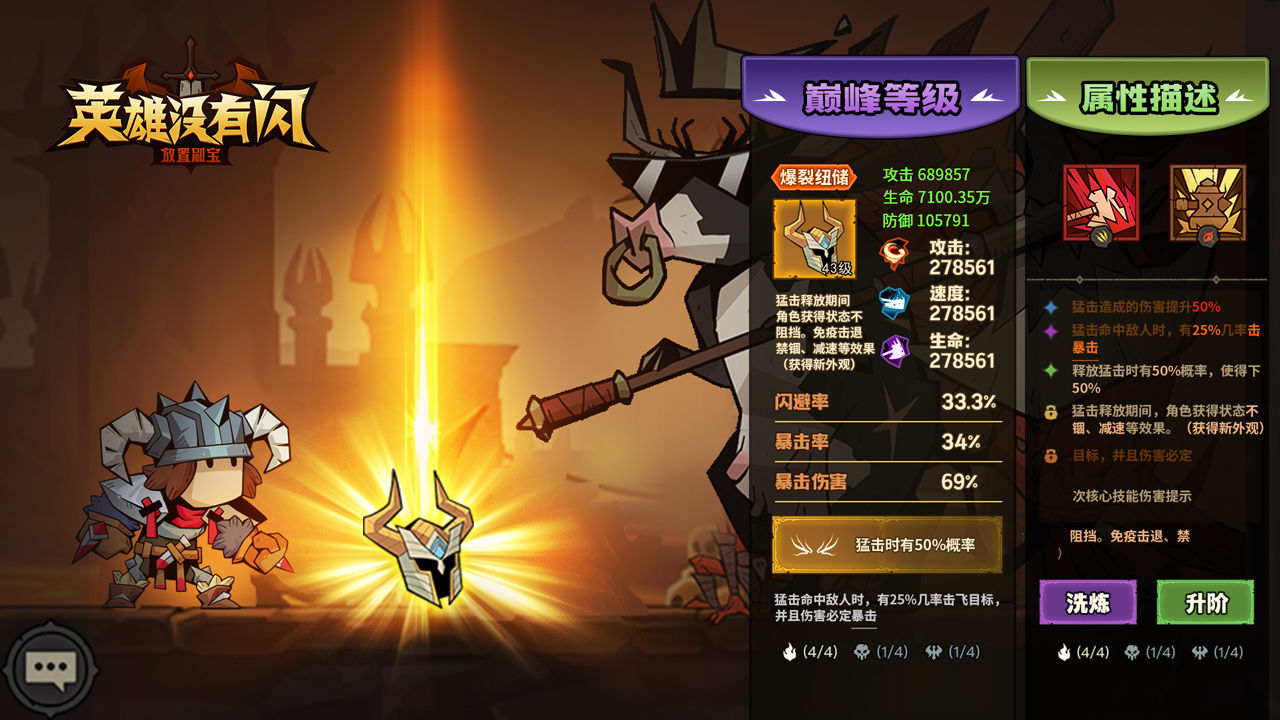This screenshot has height=720, width=1280.
Task: Click the golden 猛击时有50%概率 banner
Action: [x=887, y=545]
